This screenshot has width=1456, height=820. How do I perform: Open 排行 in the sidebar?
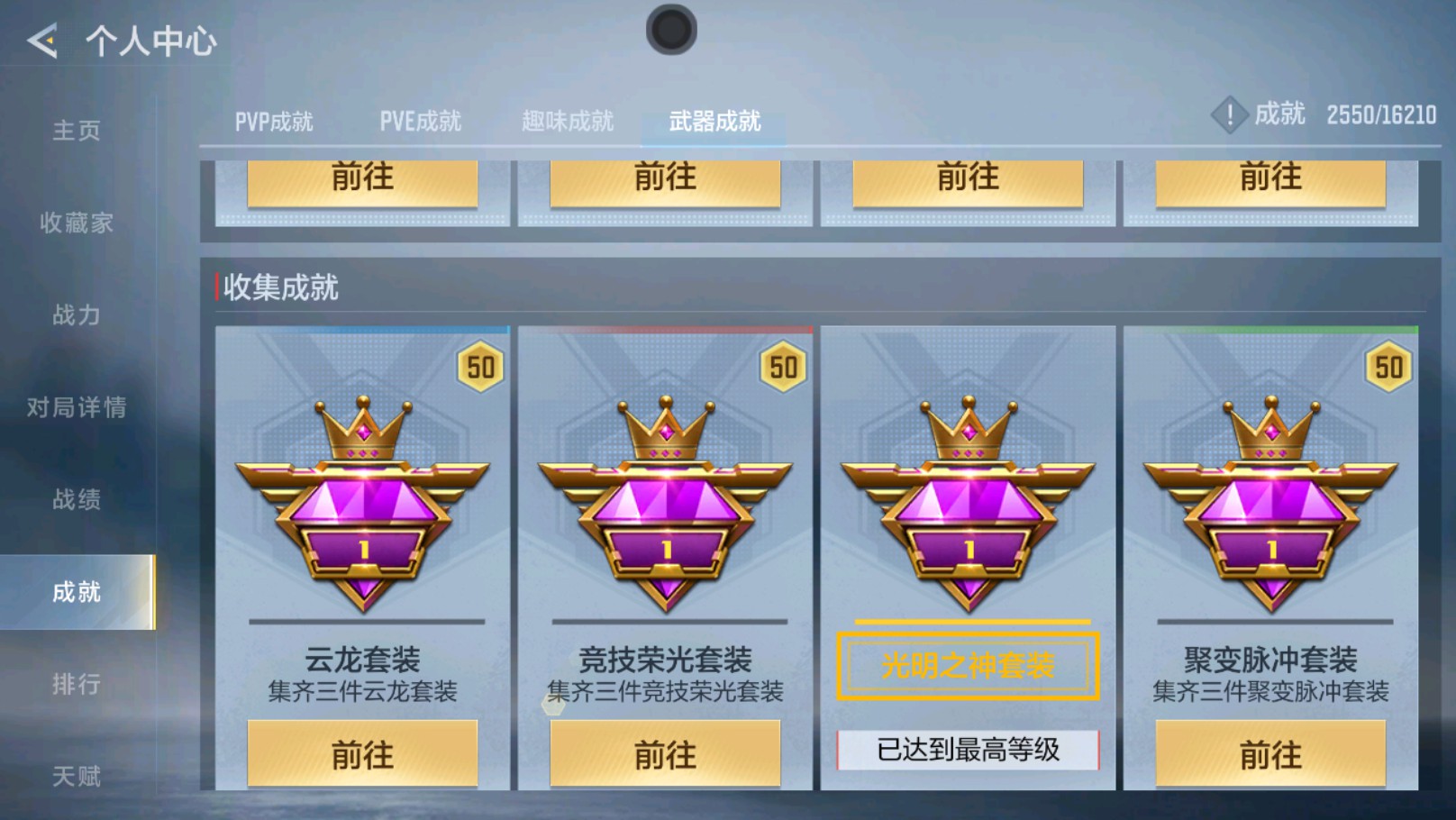pos(76,684)
